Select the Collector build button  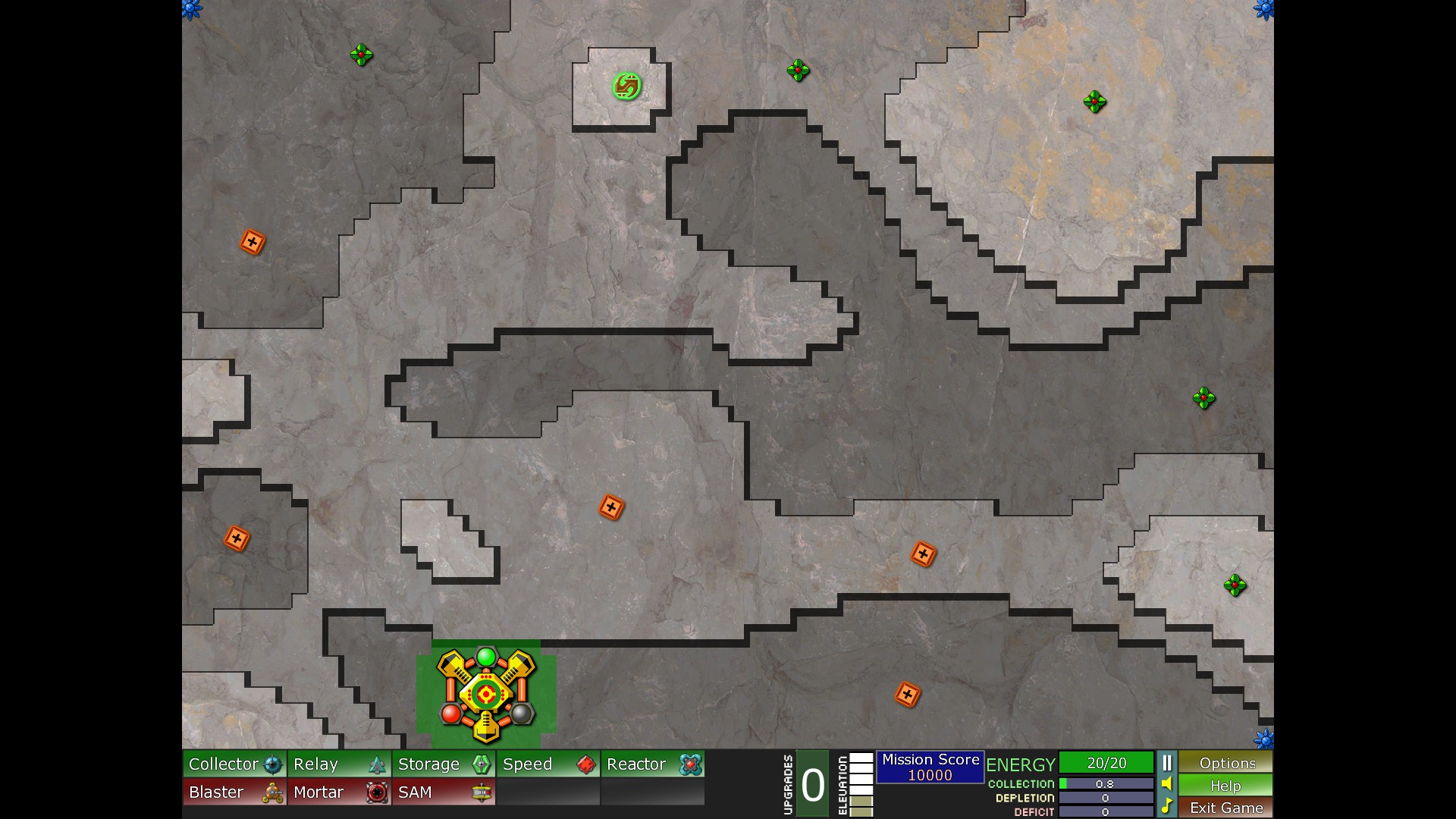[x=234, y=764]
